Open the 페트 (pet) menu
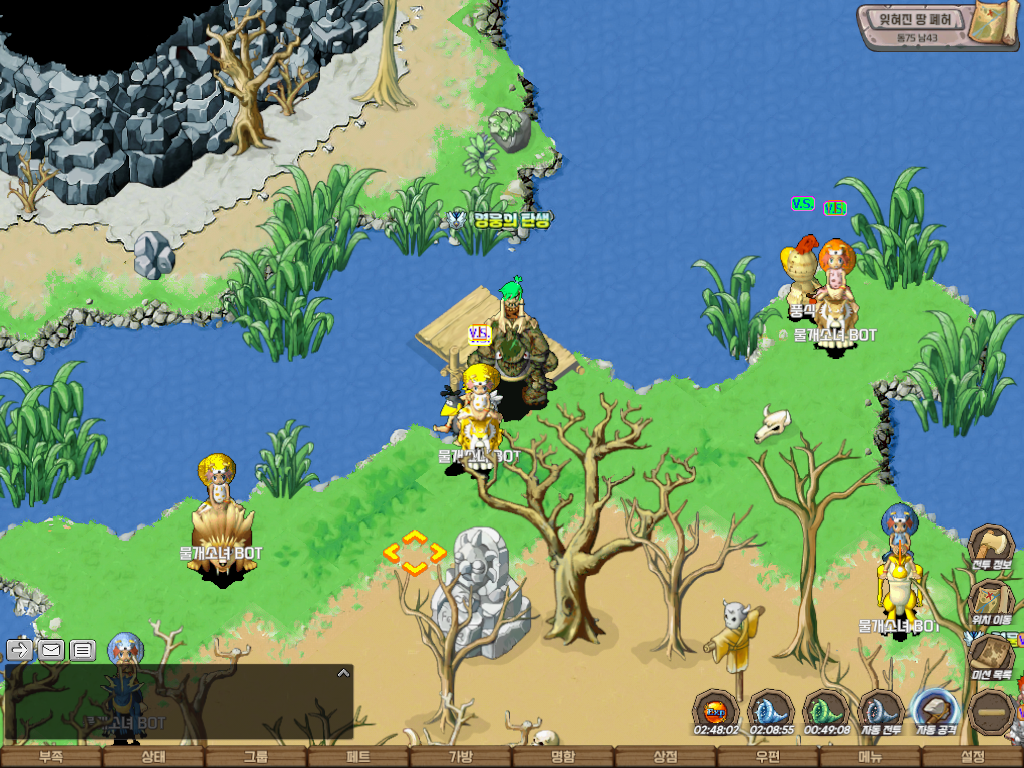 [x=358, y=757]
